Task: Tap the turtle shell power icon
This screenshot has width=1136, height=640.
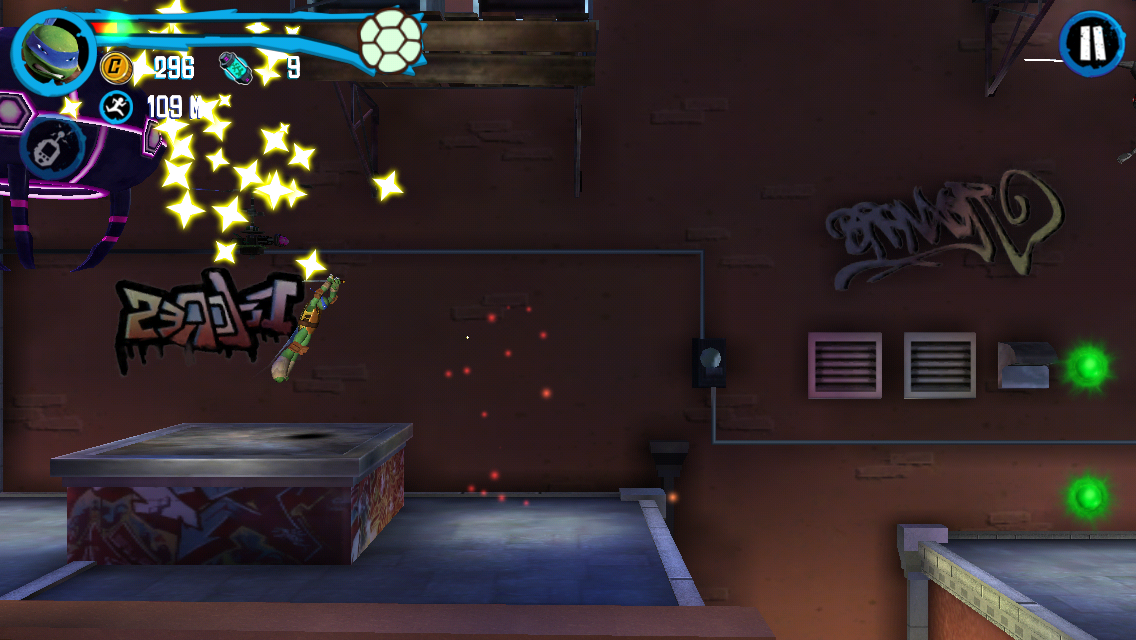Action: pos(390,42)
